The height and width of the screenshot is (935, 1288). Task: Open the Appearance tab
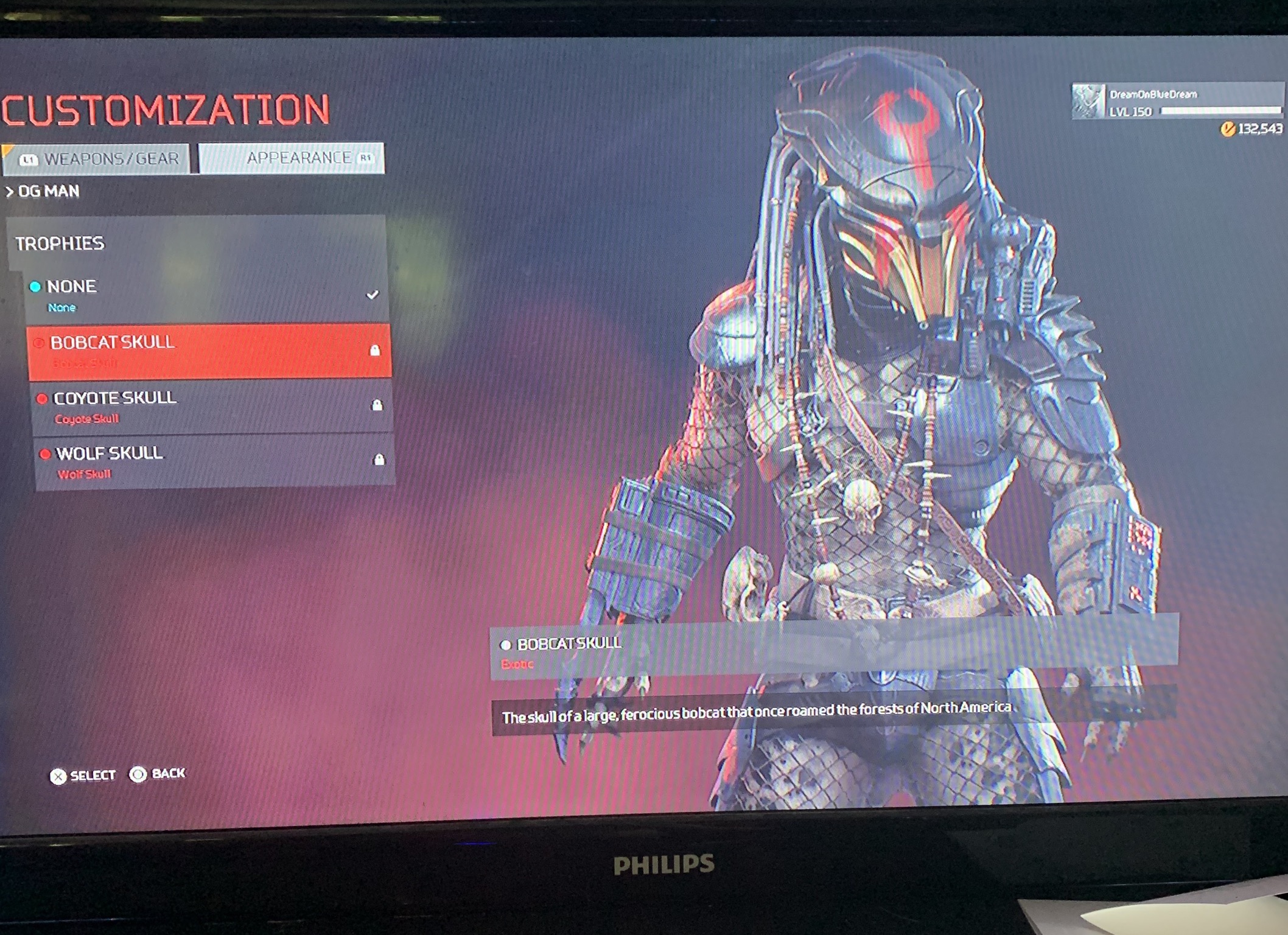click(x=292, y=158)
